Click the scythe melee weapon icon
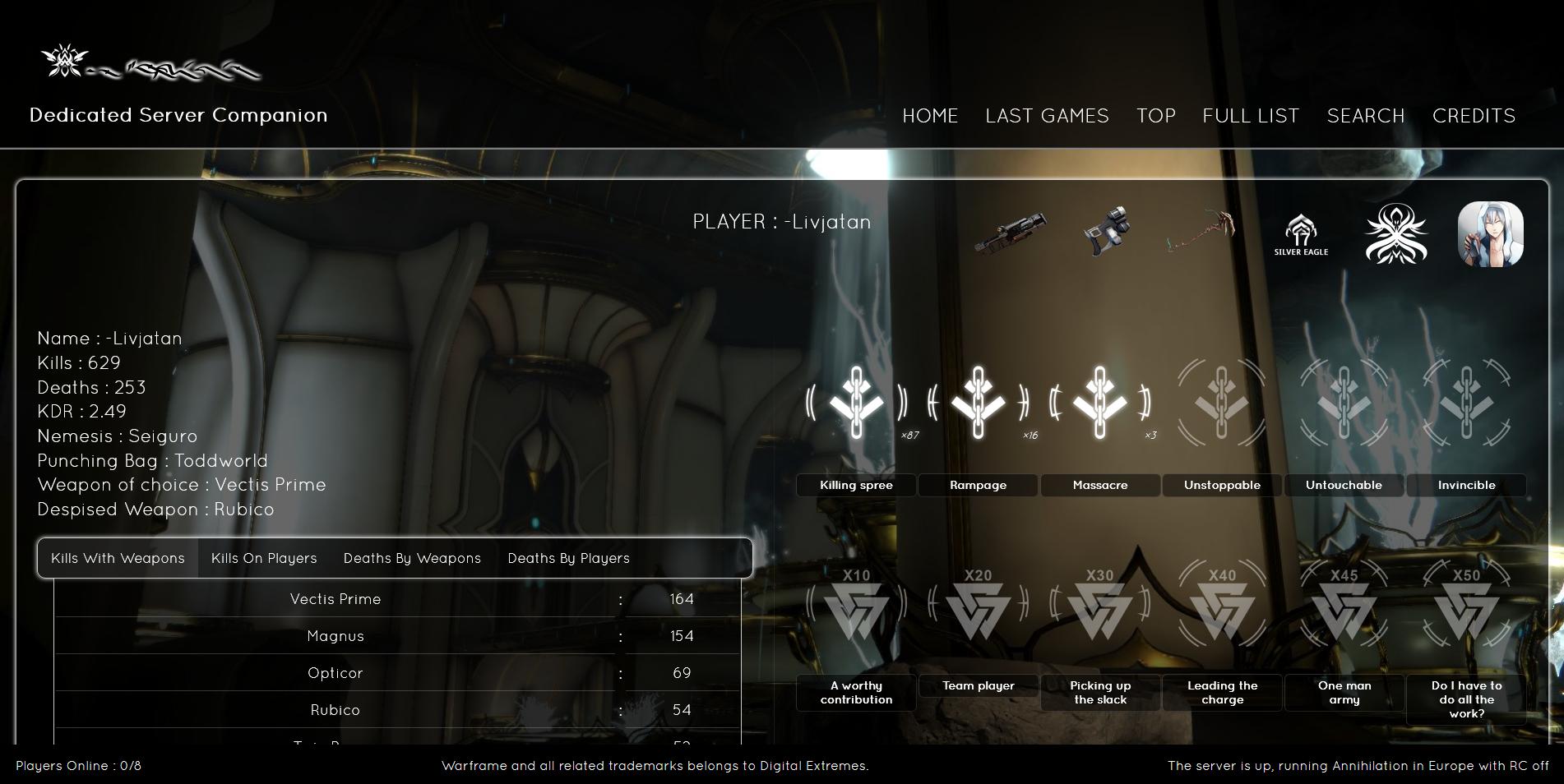1564x784 pixels. [1201, 231]
